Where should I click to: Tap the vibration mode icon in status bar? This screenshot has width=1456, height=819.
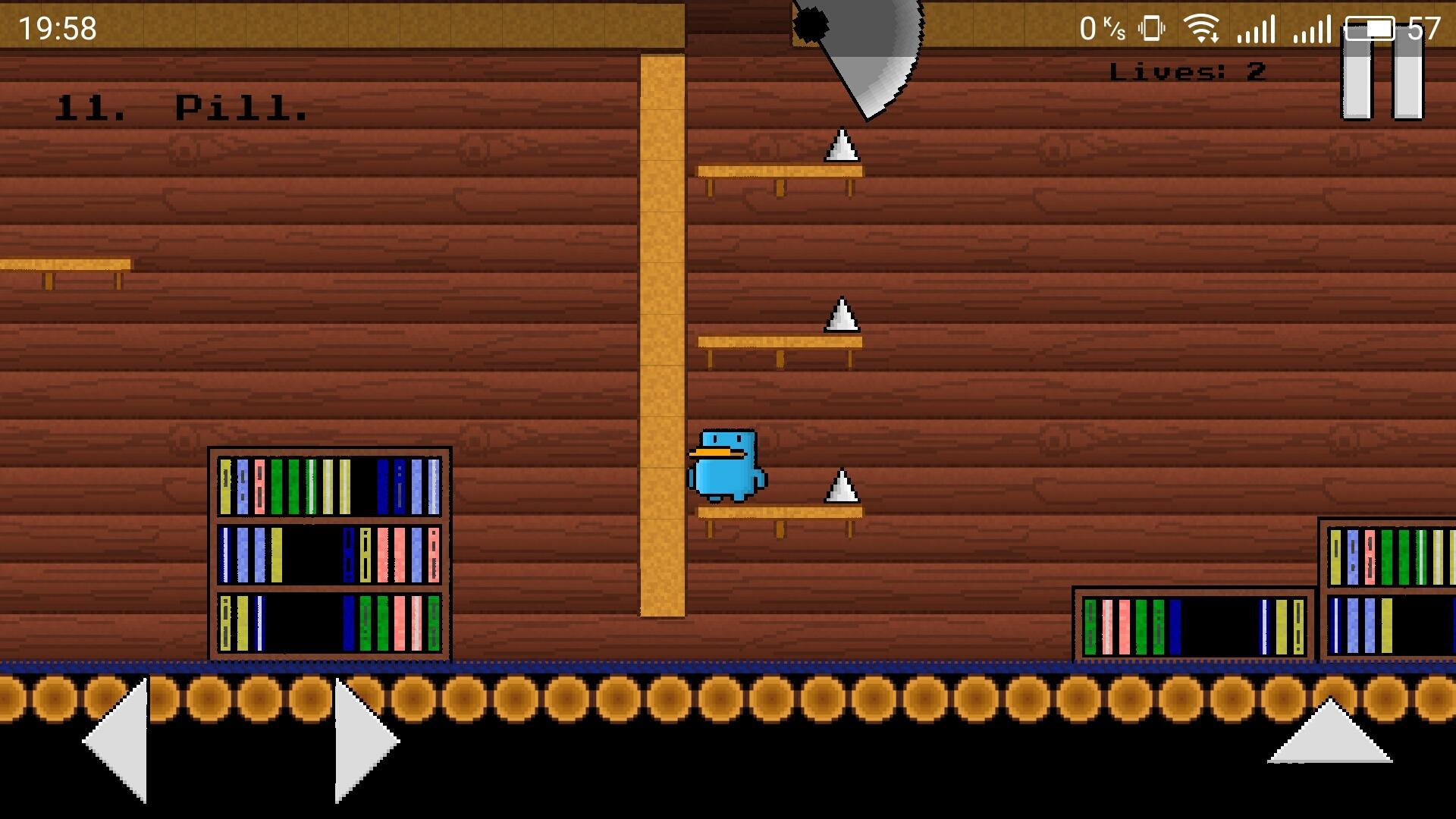pyautogui.click(x=1151, y=28)
